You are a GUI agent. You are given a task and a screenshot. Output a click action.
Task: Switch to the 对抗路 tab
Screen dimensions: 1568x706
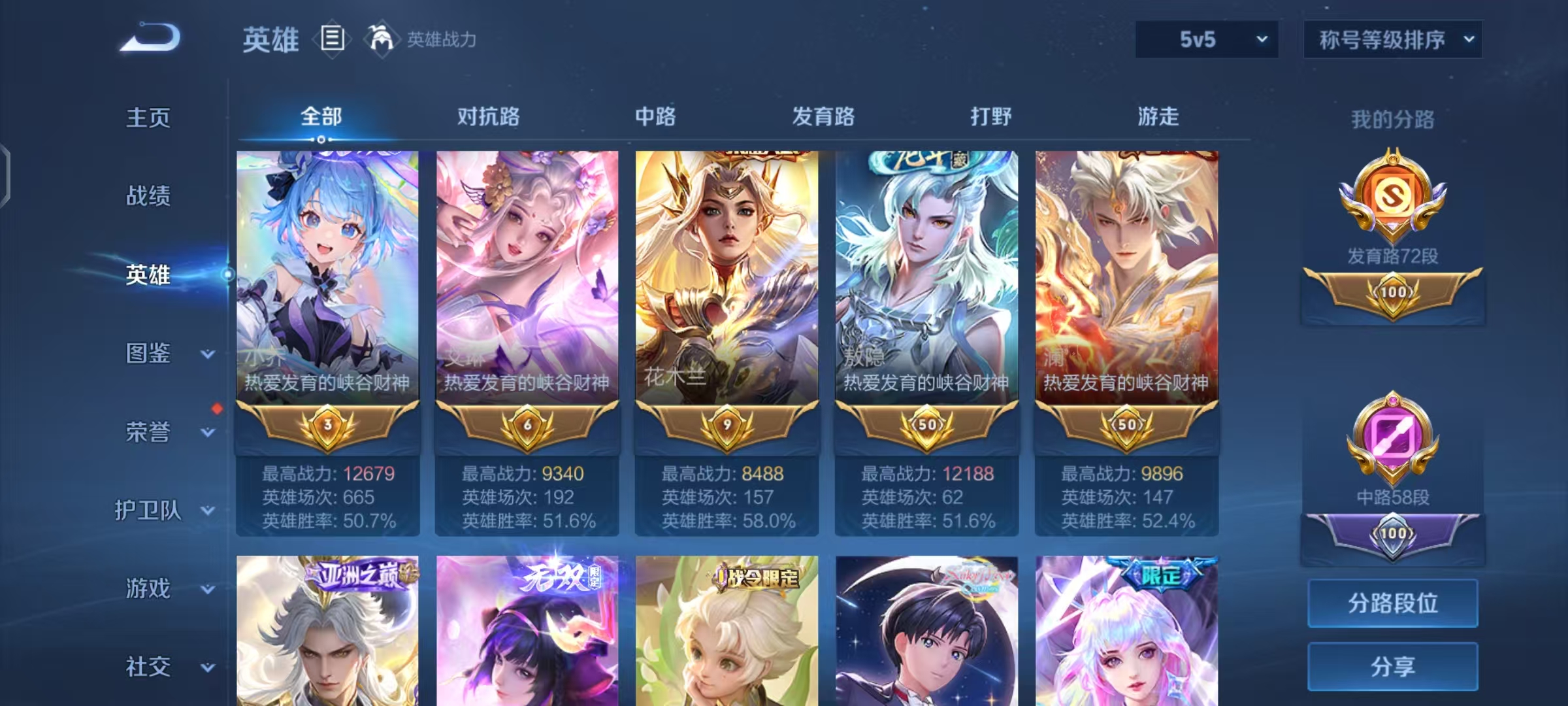click(488, 116)
